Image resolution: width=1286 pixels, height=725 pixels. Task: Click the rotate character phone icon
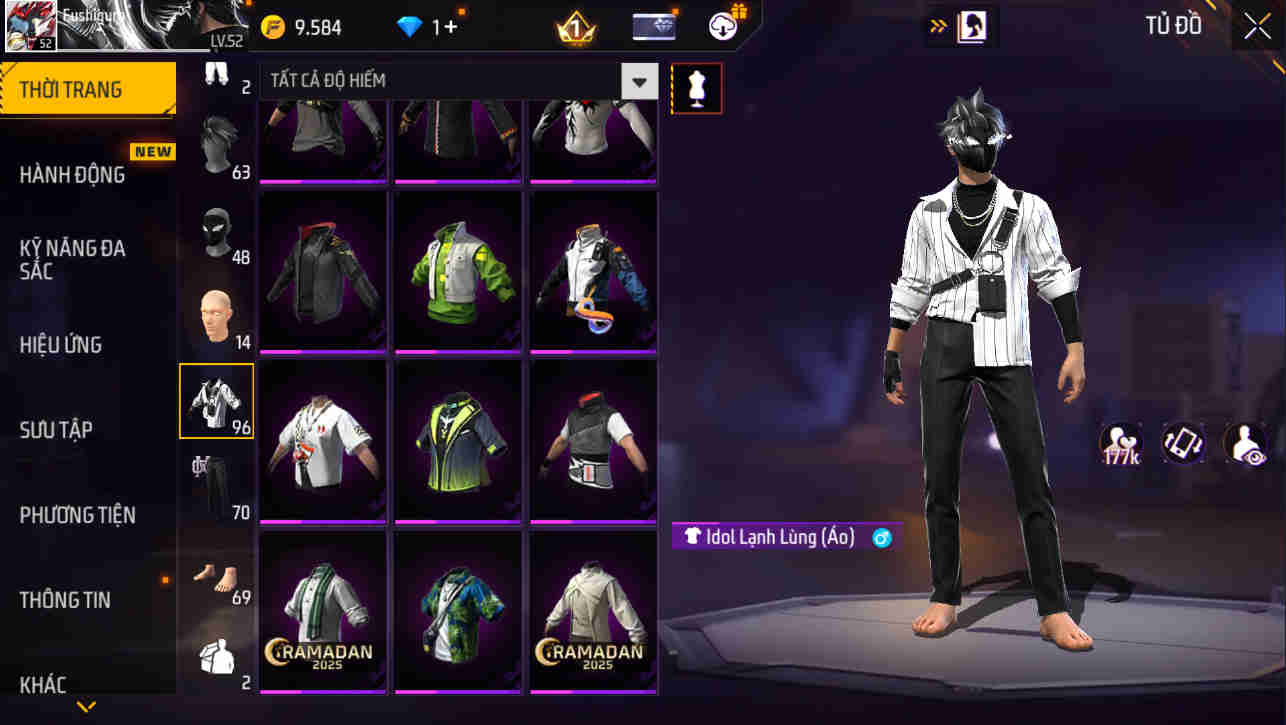(1183, 444)
